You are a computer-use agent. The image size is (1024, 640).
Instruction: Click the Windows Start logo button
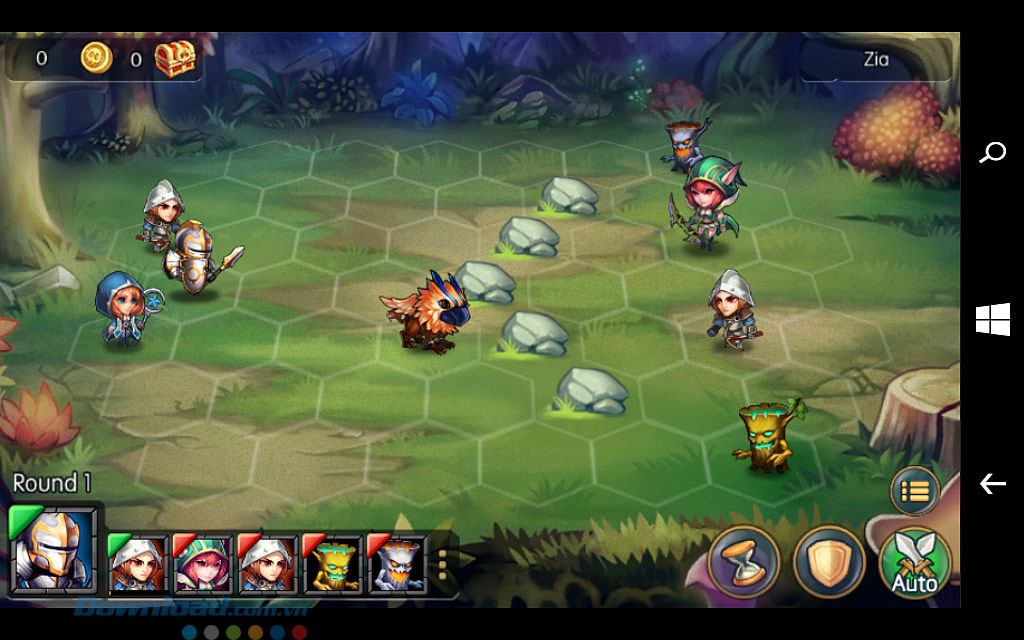[x=992, y=320]
